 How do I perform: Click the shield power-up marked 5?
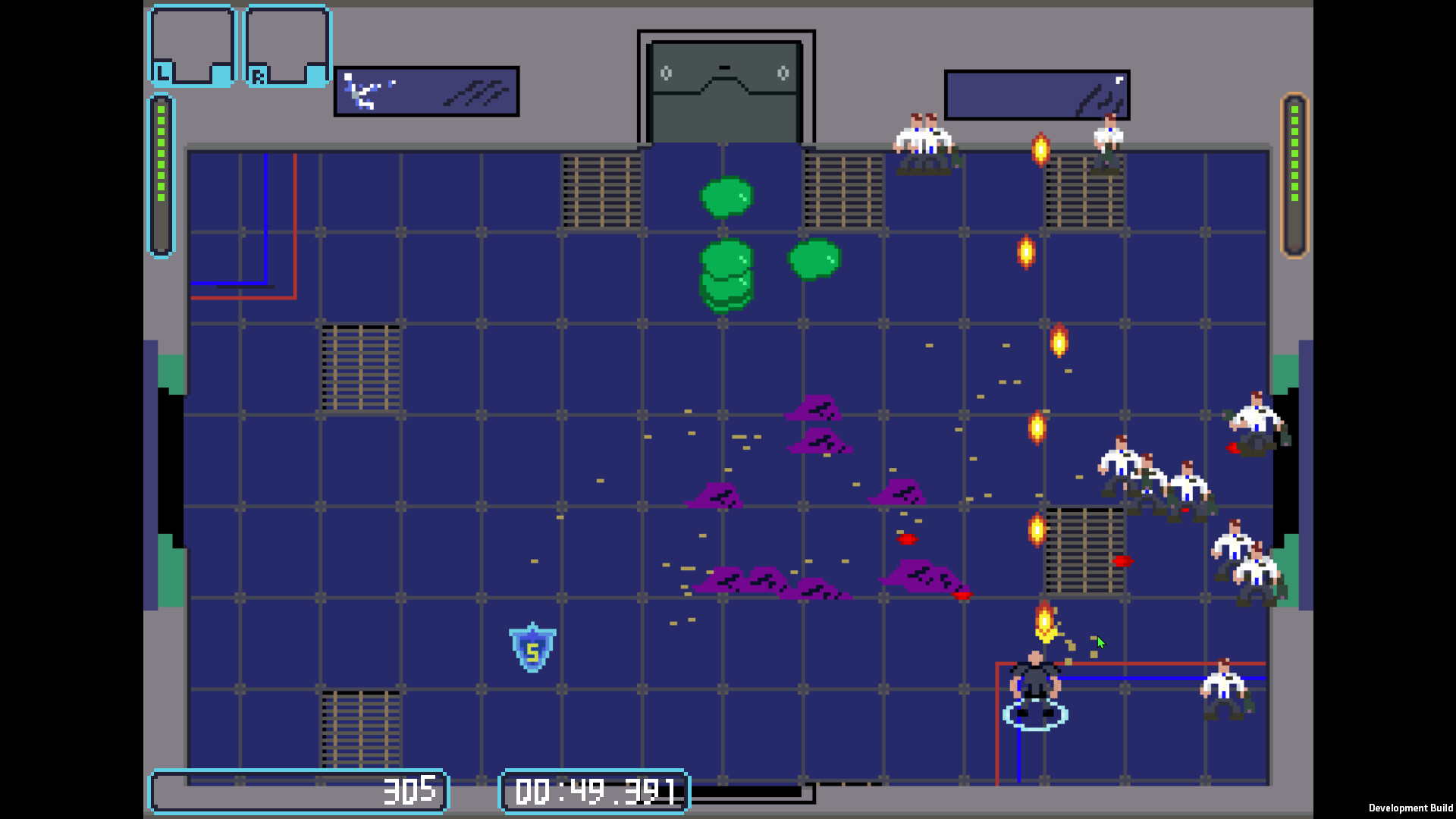coord(532,648)
